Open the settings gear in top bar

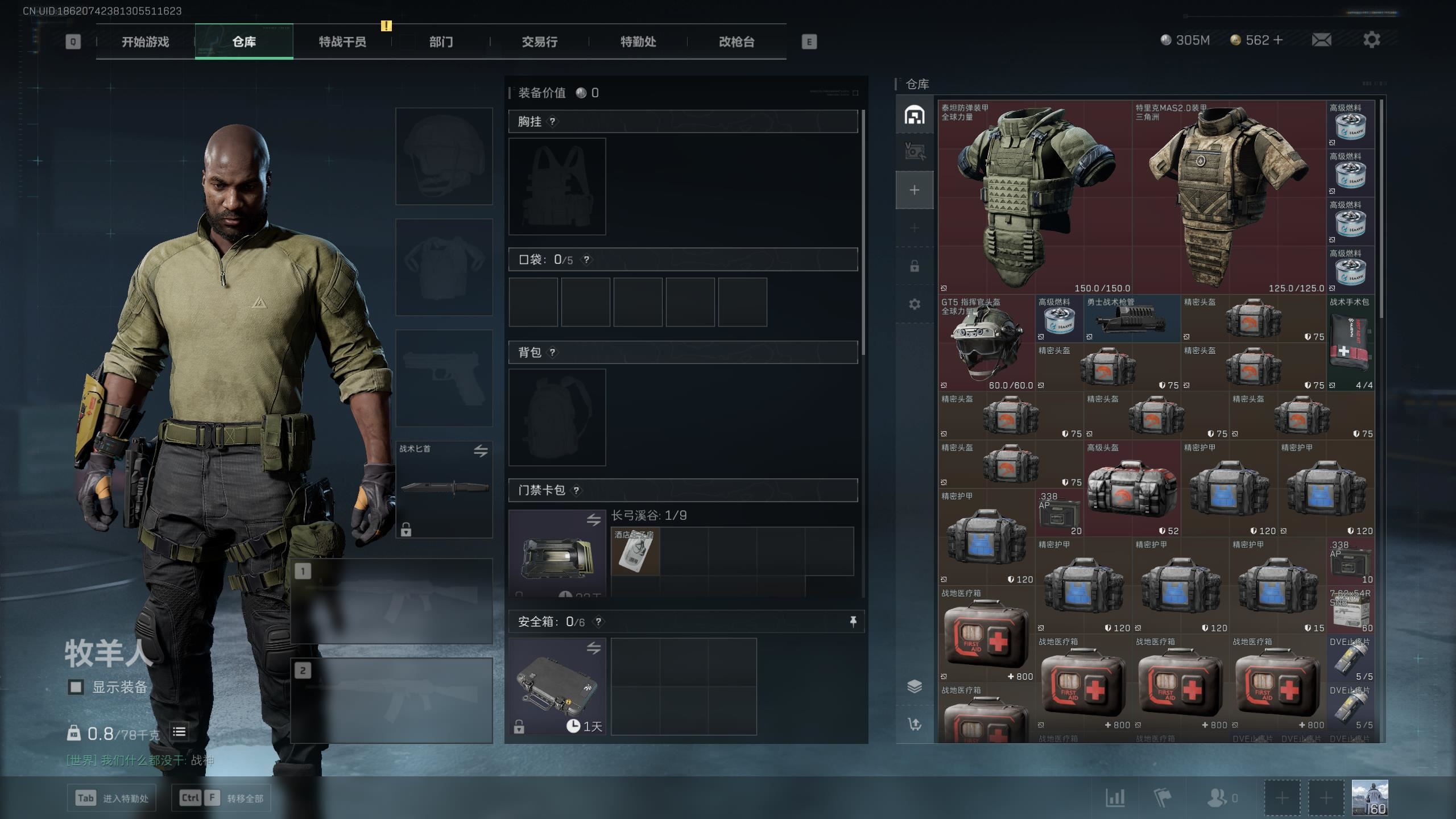pos(1371,40)
